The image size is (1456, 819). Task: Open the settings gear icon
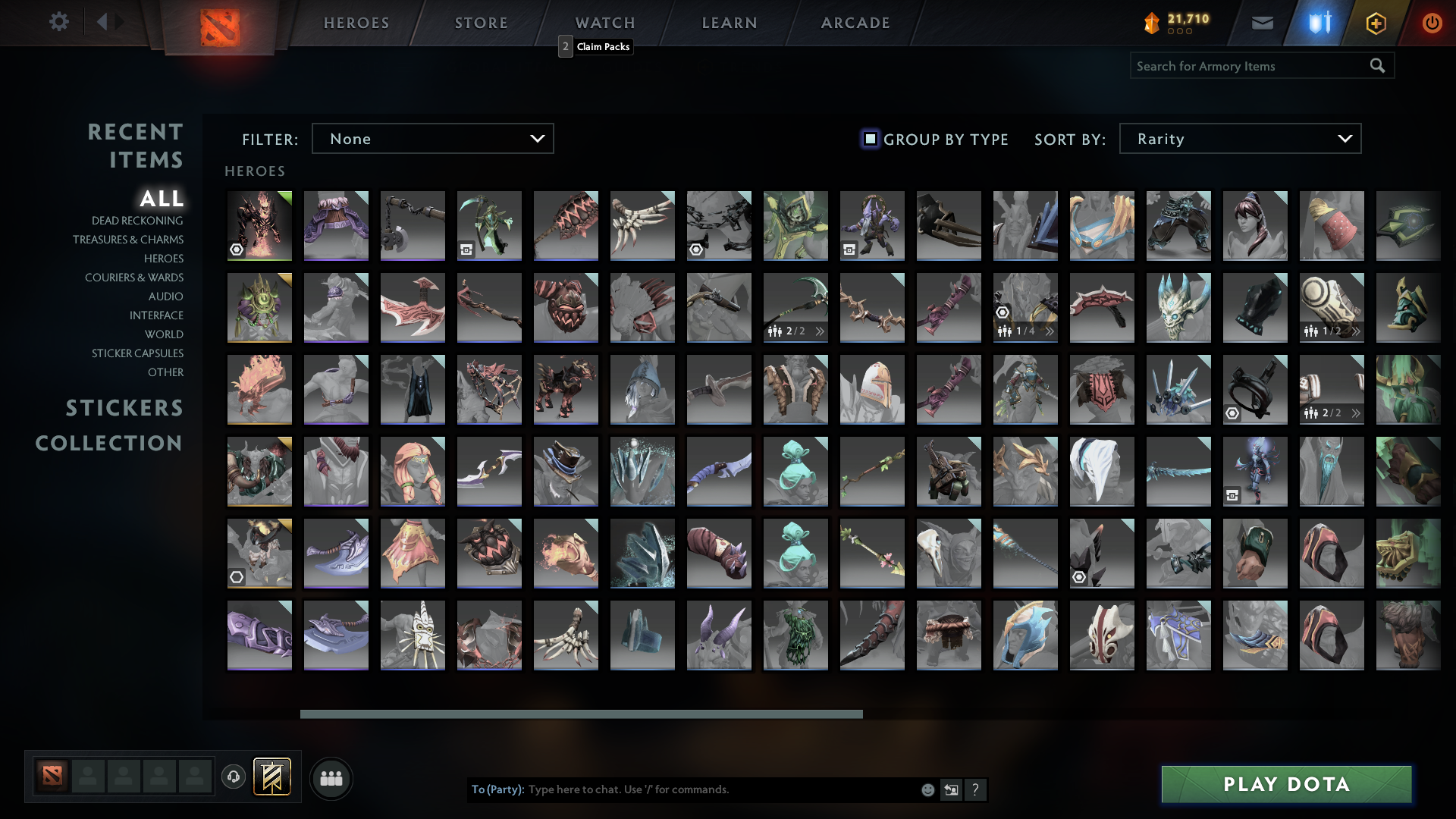point(59,22)
